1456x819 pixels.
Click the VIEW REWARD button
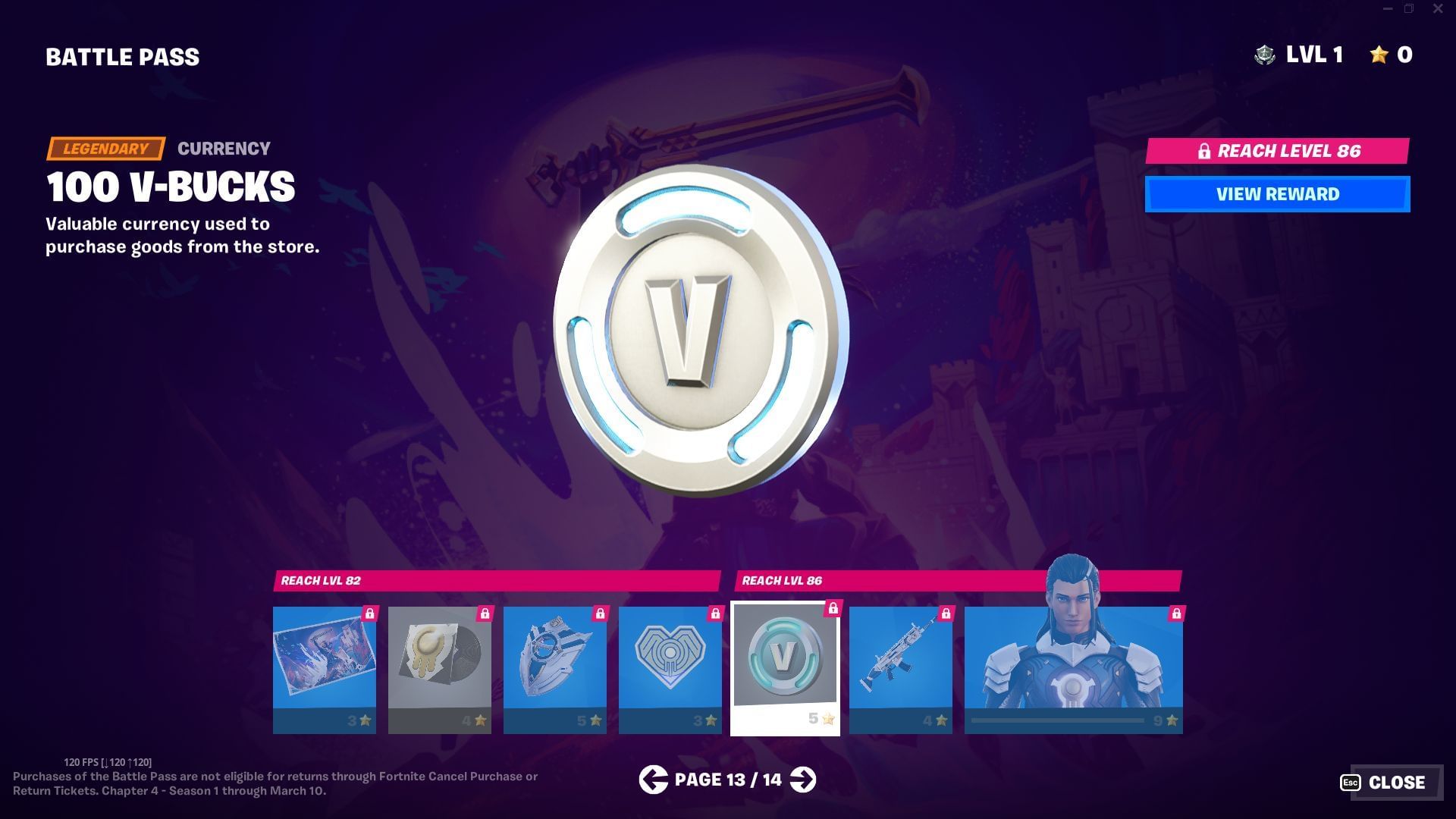1277,193
